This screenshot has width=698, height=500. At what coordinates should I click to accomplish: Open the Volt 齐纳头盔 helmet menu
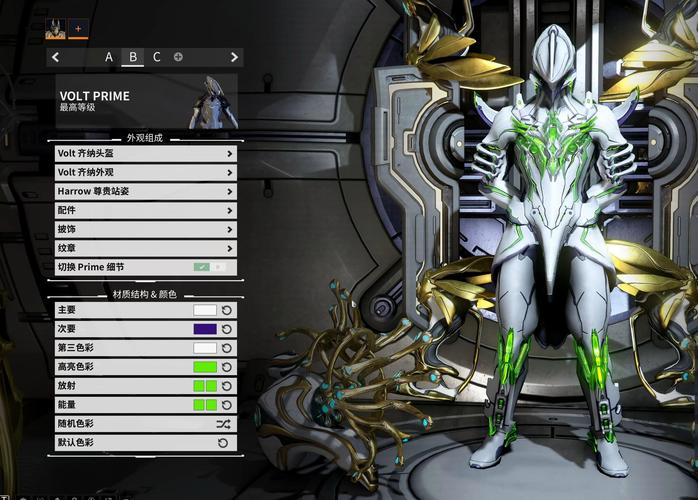(x=146, y=154)
